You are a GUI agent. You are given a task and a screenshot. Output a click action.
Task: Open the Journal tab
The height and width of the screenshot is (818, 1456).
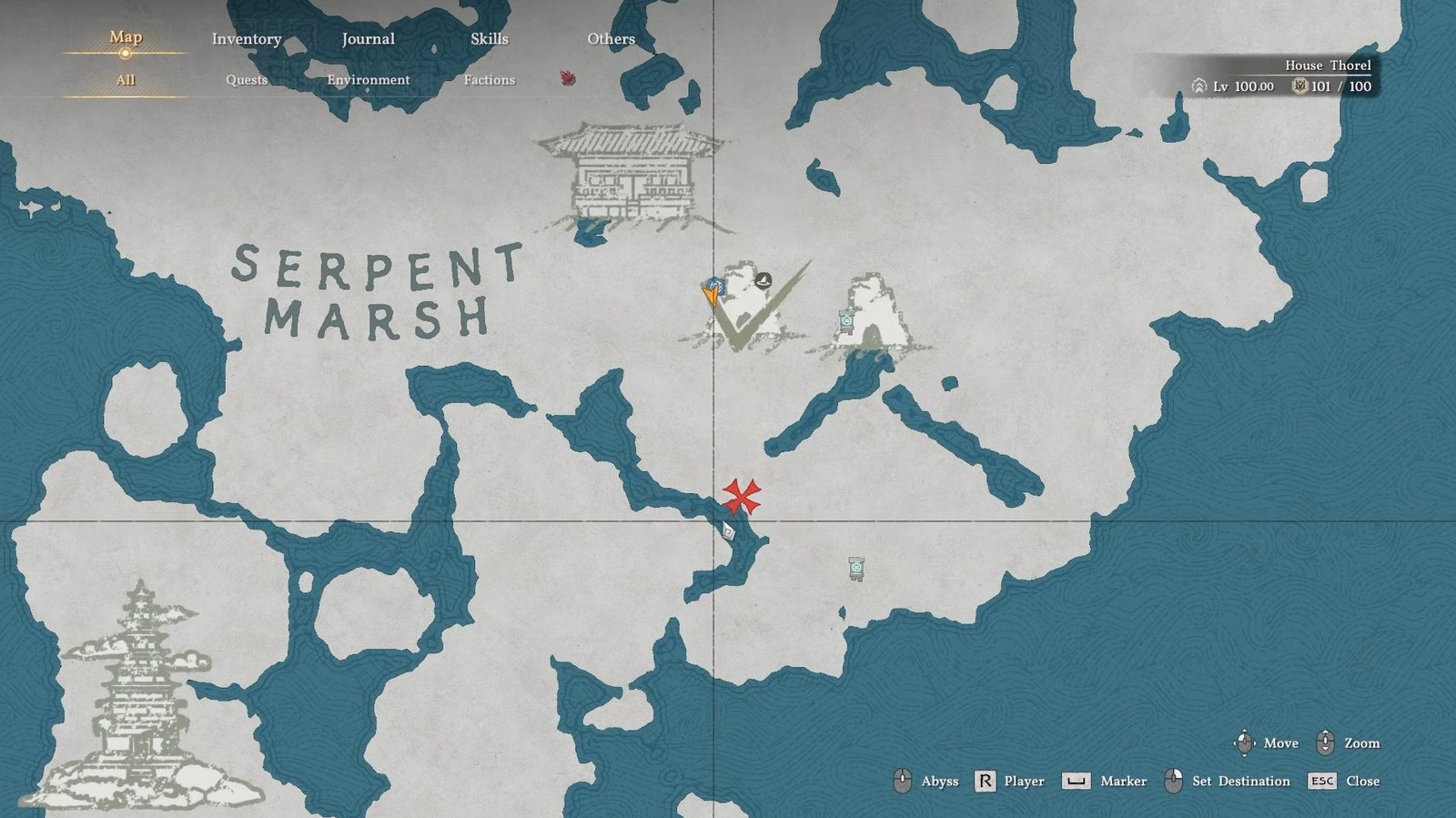click(x=368, y=39)
